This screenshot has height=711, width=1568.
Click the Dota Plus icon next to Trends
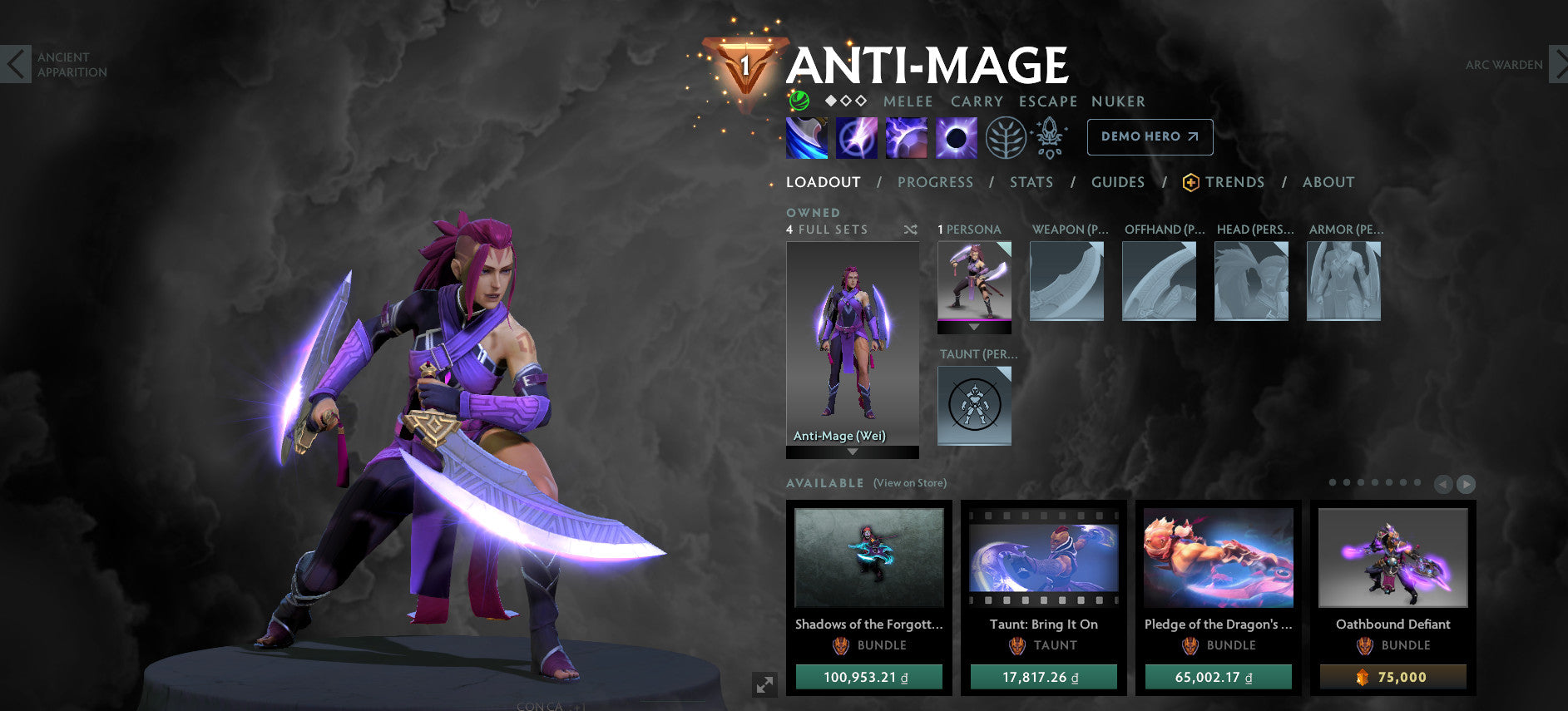point(1190,182)
